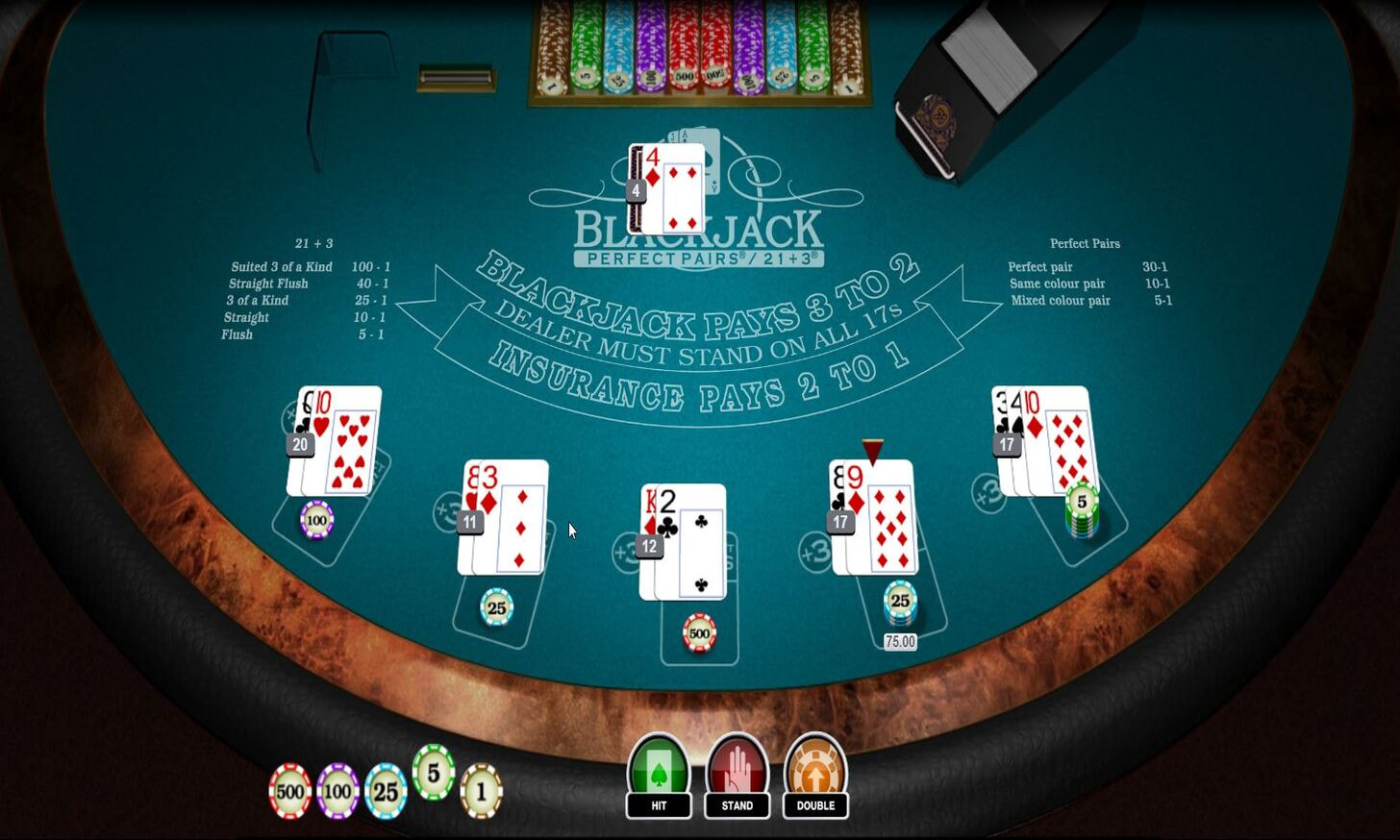This screenshot has width=1400, height=840.
Task: Choose the purple 100 chip denomination
Action: [x=337, y=792]
